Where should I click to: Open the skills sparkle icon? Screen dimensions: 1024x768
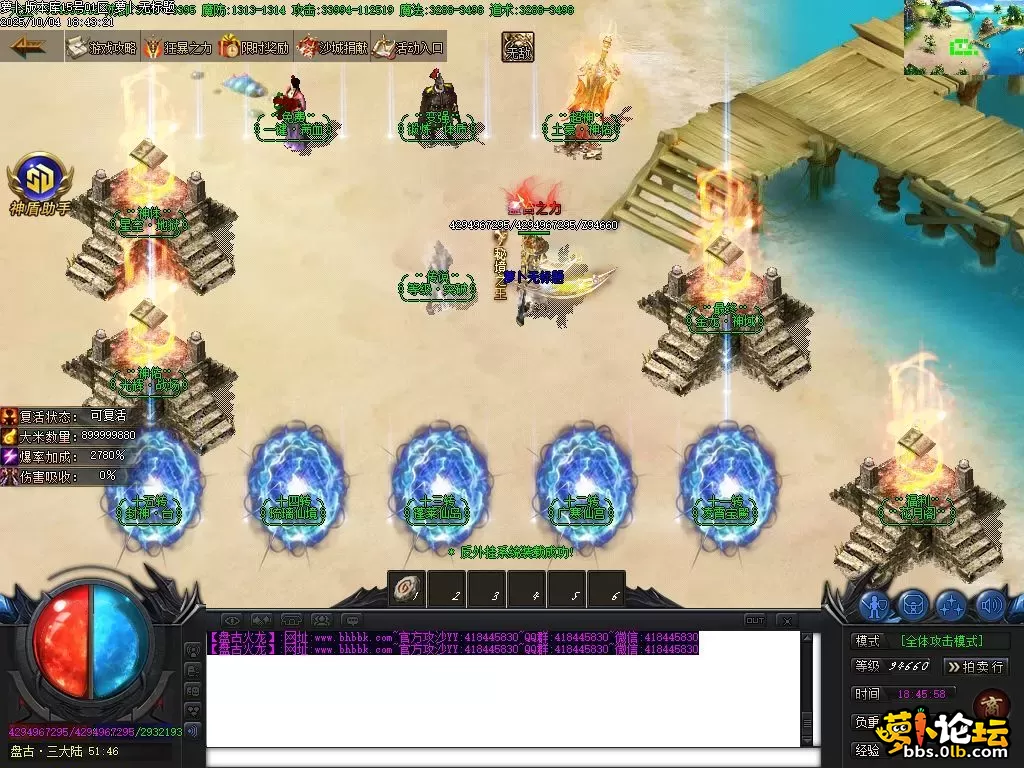(x=951, y=605)
